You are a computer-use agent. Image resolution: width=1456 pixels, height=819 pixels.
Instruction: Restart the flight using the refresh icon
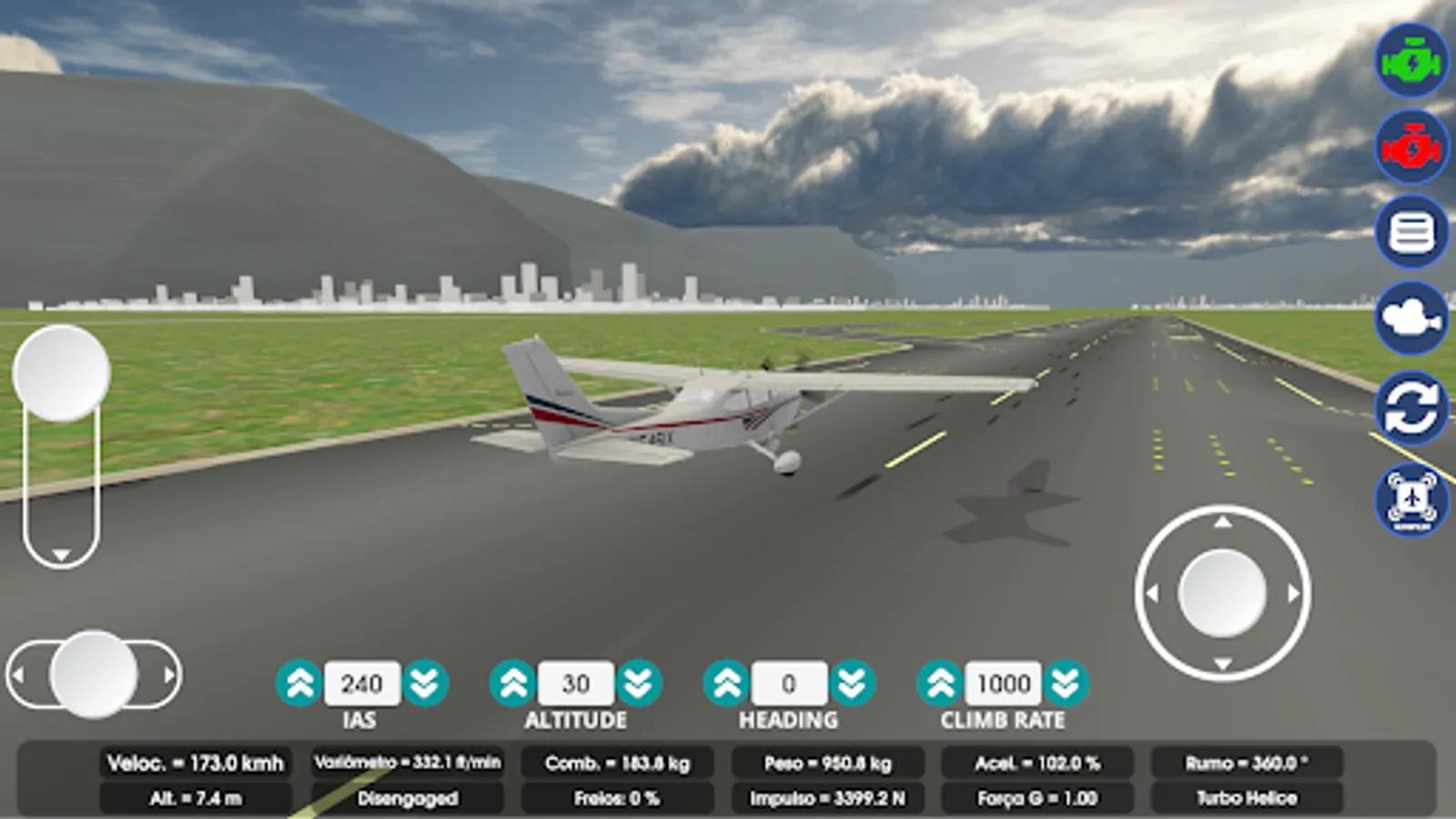coord(1410,407)
